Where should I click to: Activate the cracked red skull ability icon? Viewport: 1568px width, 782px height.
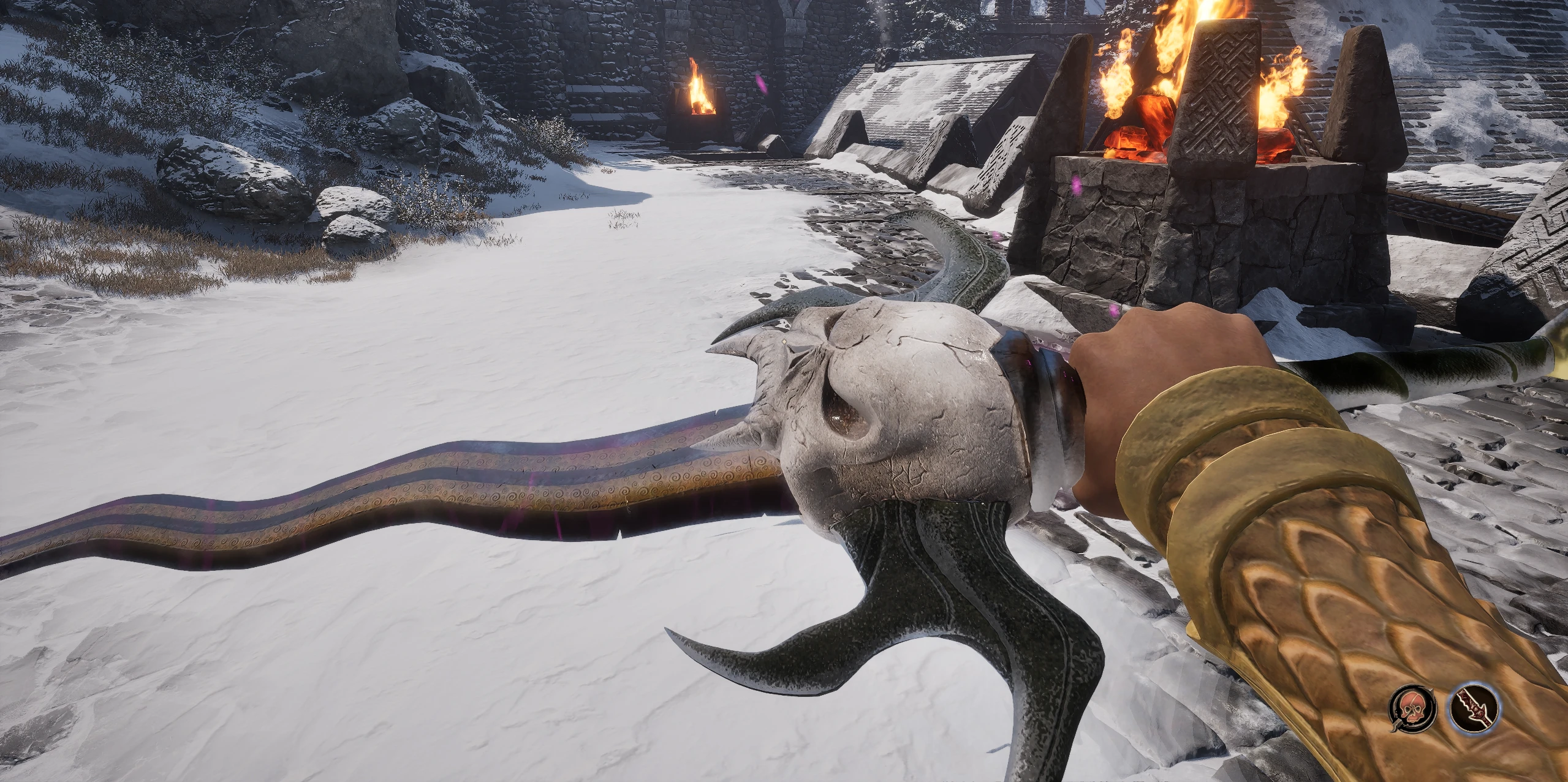click(x=1411, y=709)
